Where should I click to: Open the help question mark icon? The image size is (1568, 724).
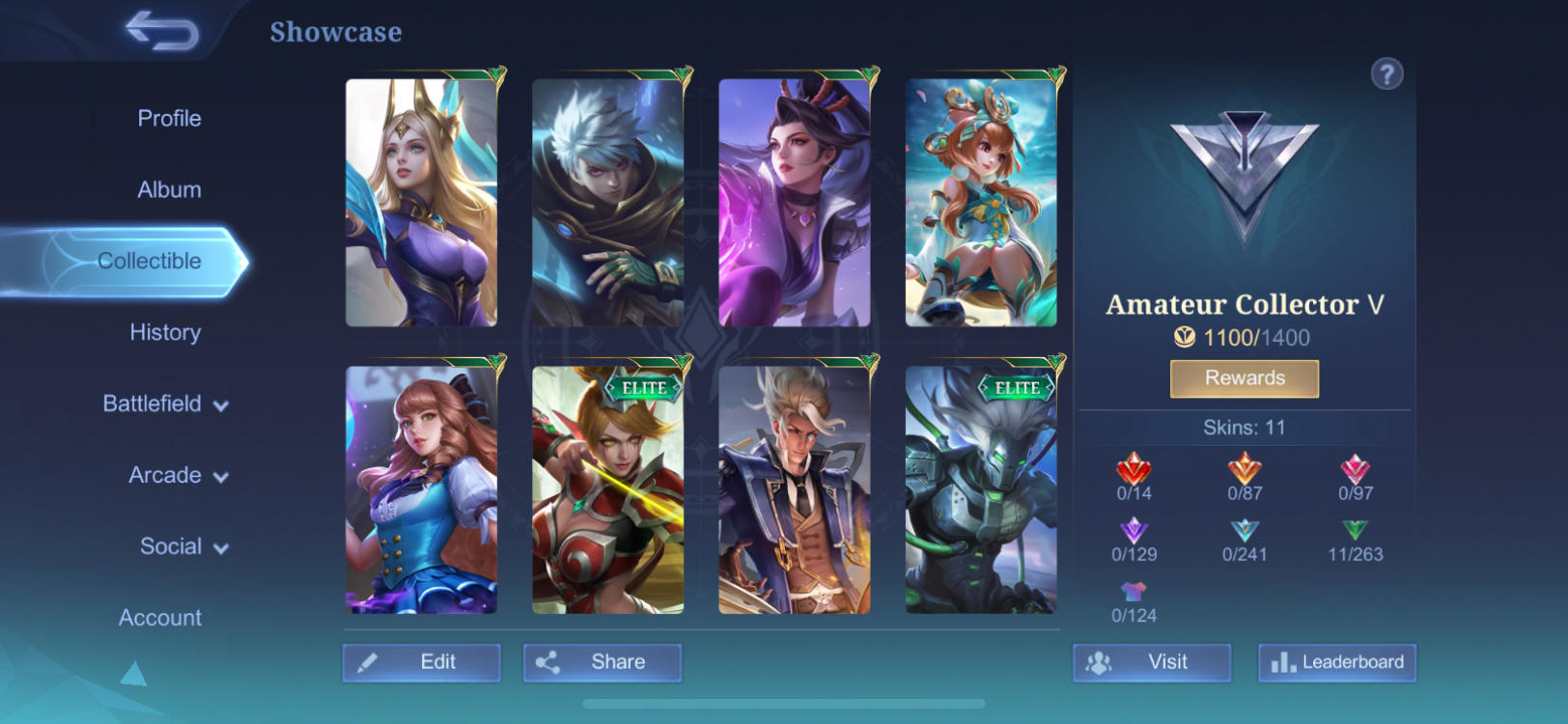coord(1388,72)
